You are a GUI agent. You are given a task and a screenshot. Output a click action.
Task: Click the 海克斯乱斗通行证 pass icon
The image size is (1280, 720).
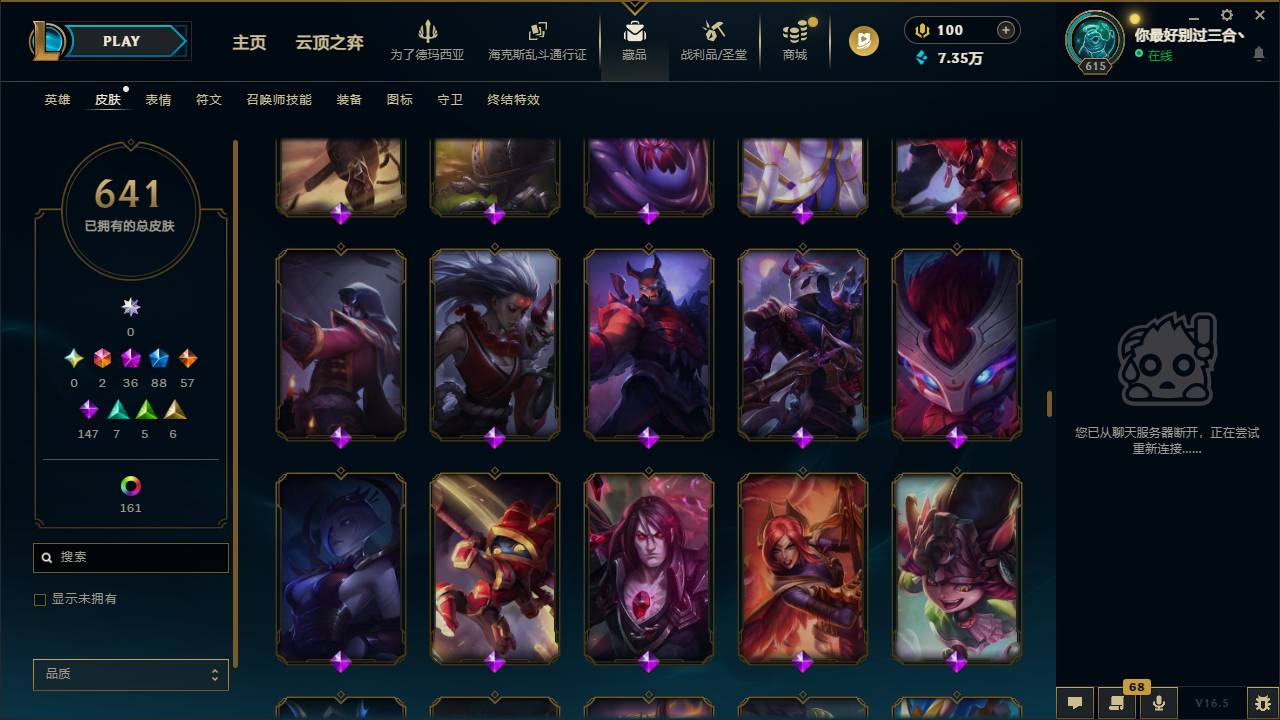[537, 40]
